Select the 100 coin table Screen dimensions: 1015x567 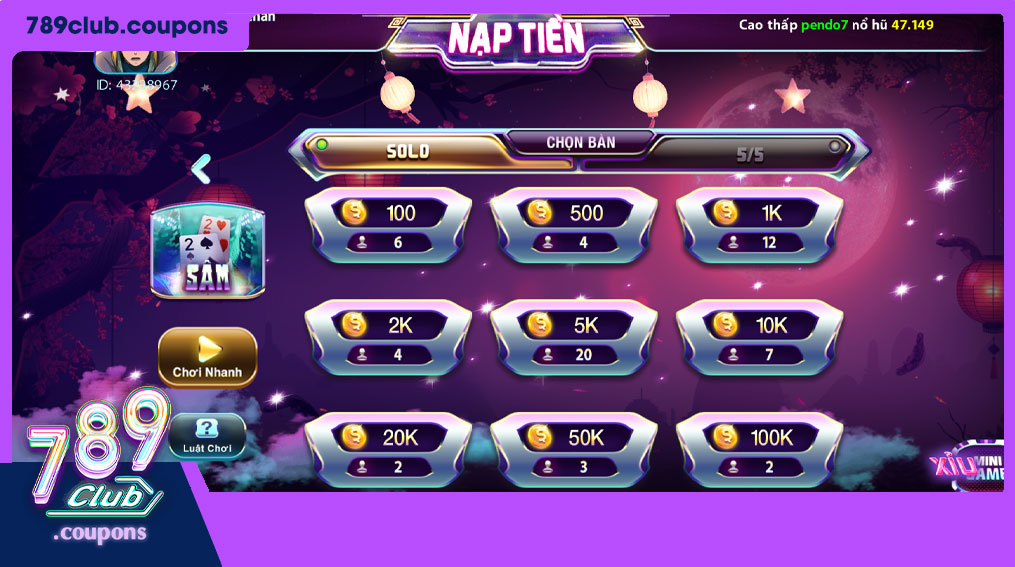click(x=387, y=226)
